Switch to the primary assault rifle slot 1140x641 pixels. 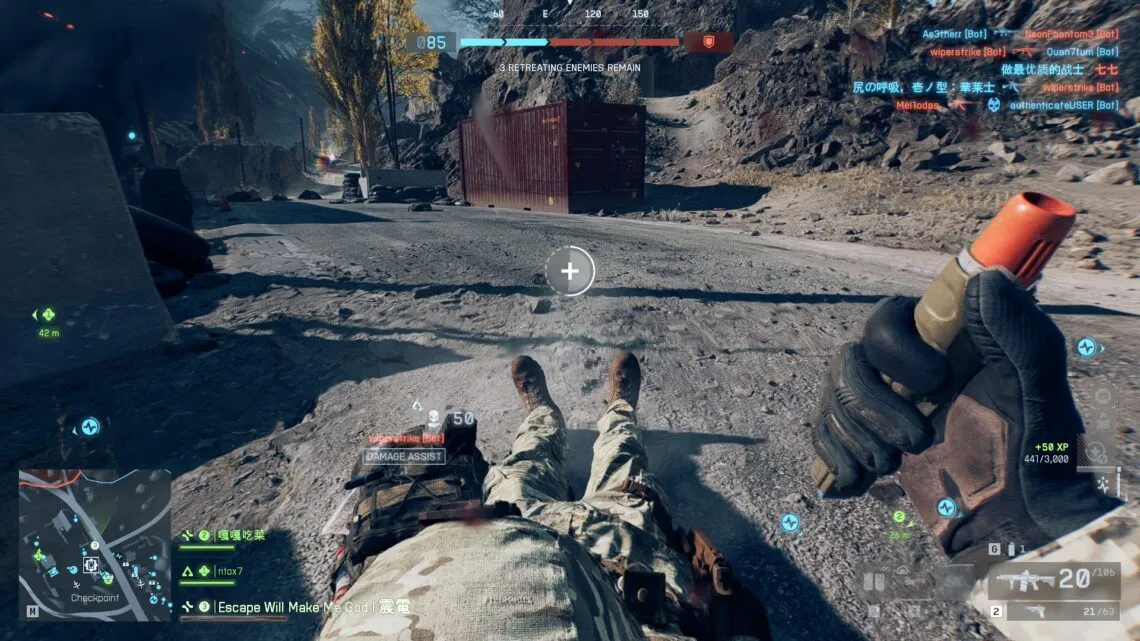point(1050,581)
